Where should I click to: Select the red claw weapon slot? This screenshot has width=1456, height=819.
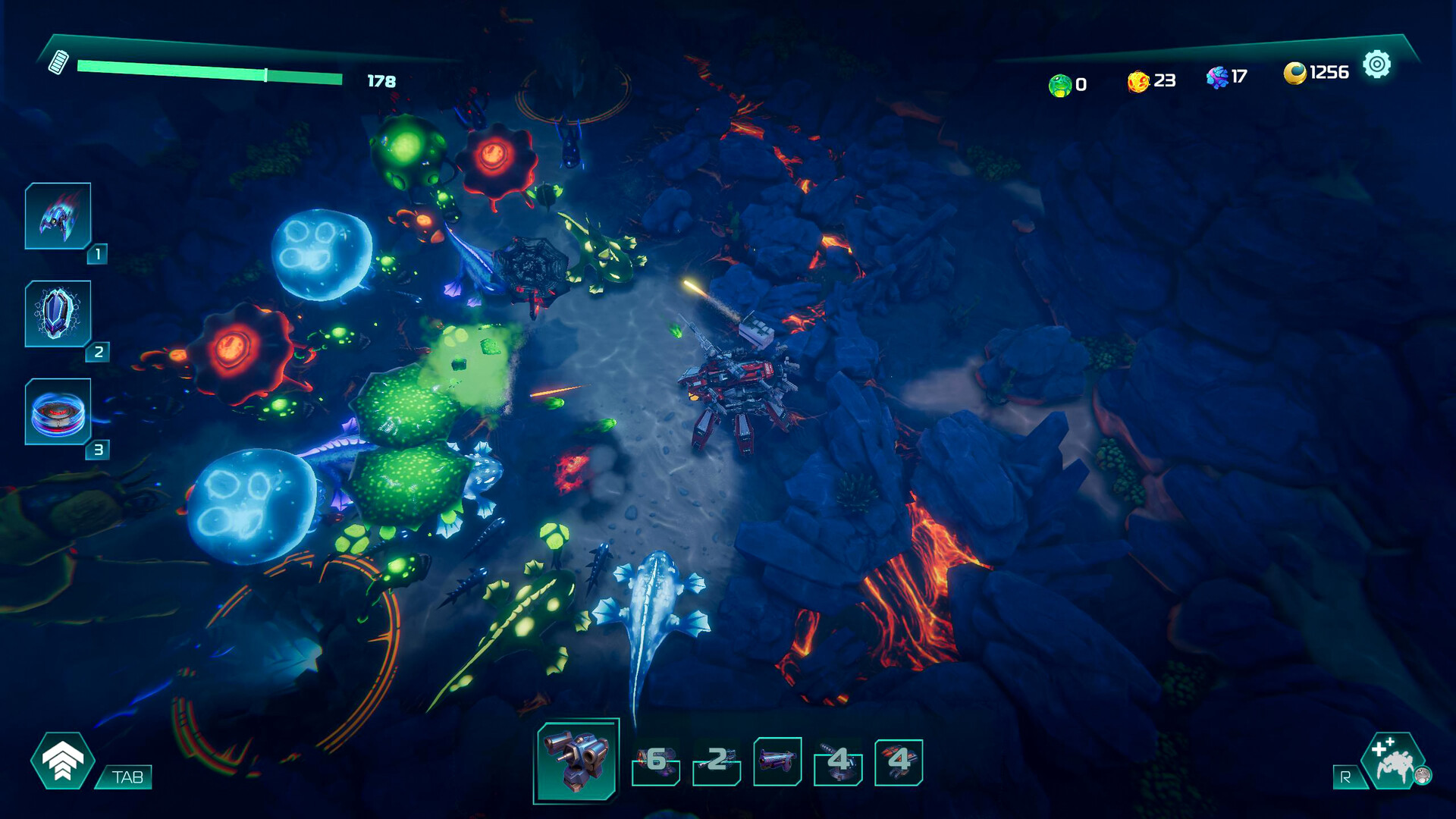coord(899,761)
